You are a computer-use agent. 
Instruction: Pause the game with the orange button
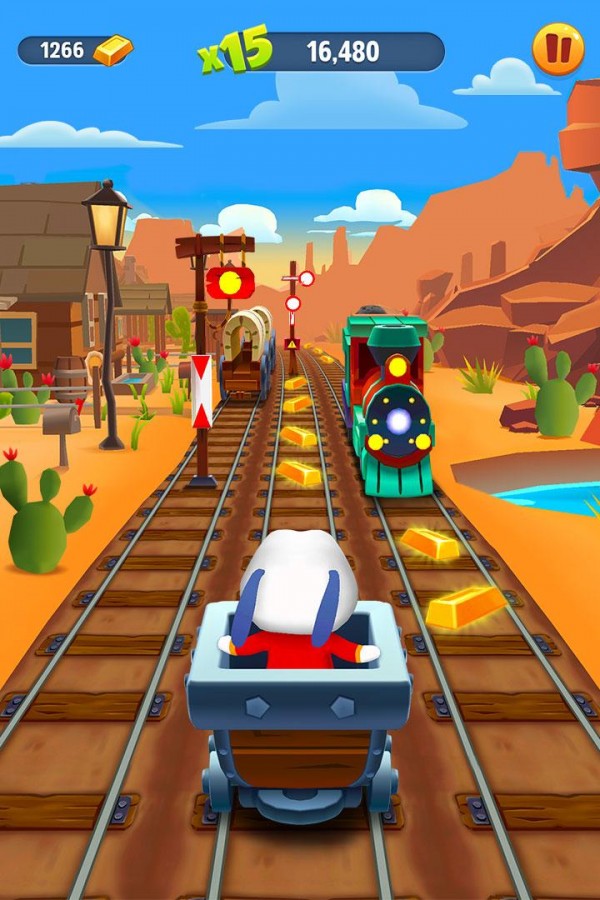coord(557,49)
